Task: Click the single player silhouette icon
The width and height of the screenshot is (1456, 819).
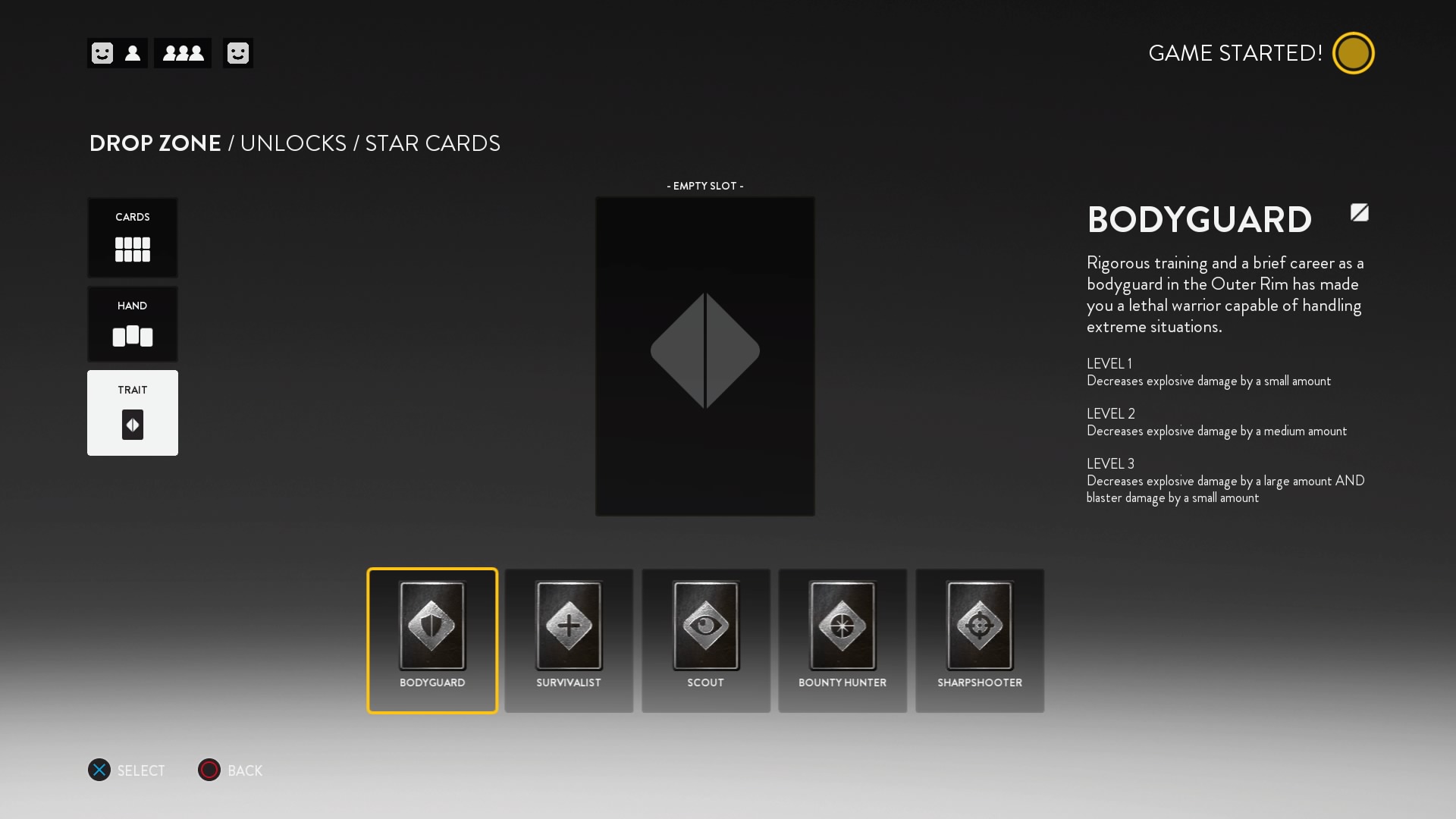Action: click(133, 53)
